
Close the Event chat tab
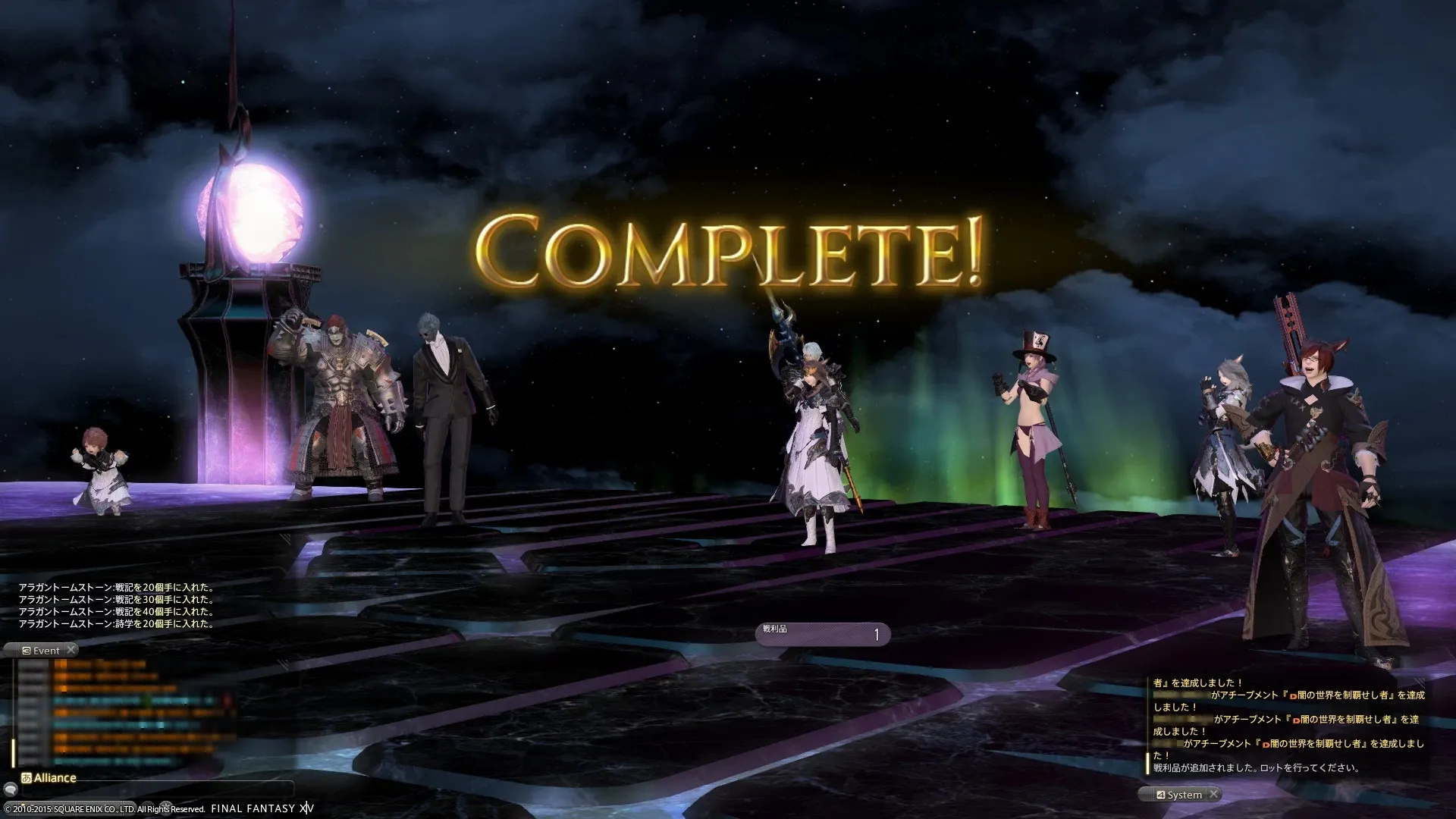click(x=71, y=650)
